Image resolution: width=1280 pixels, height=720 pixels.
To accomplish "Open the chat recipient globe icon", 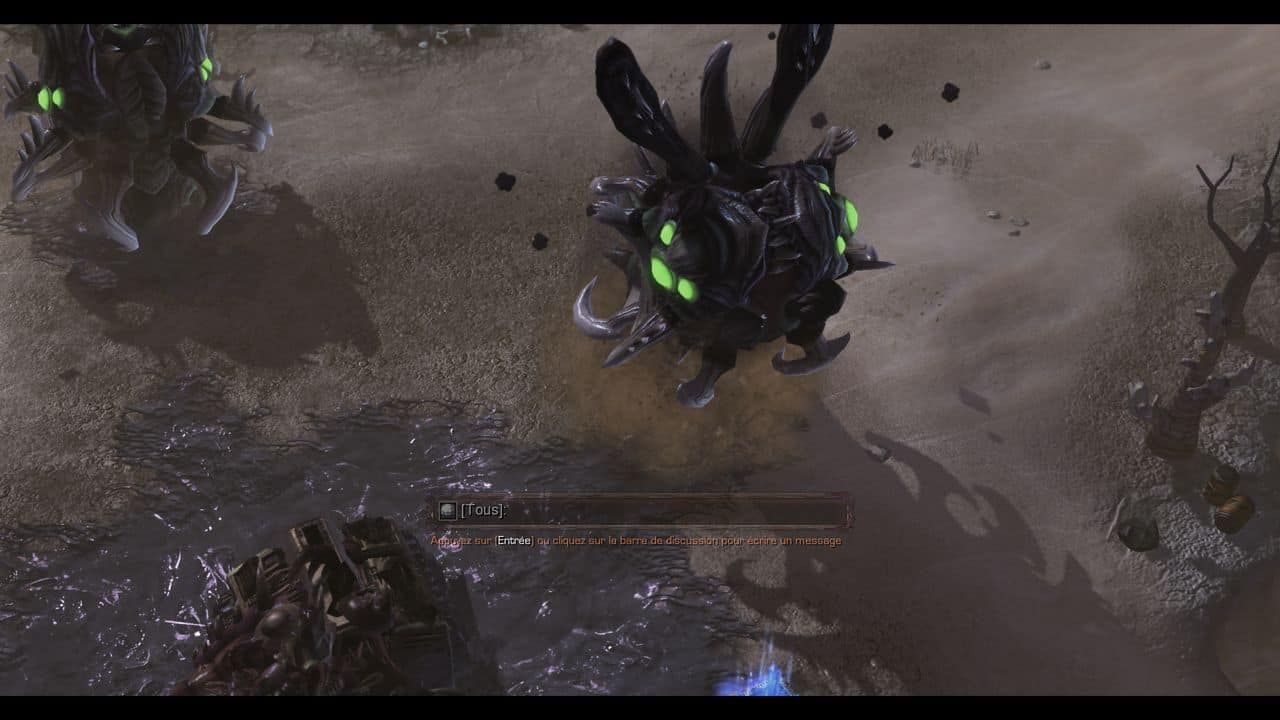I will (447, 510).
